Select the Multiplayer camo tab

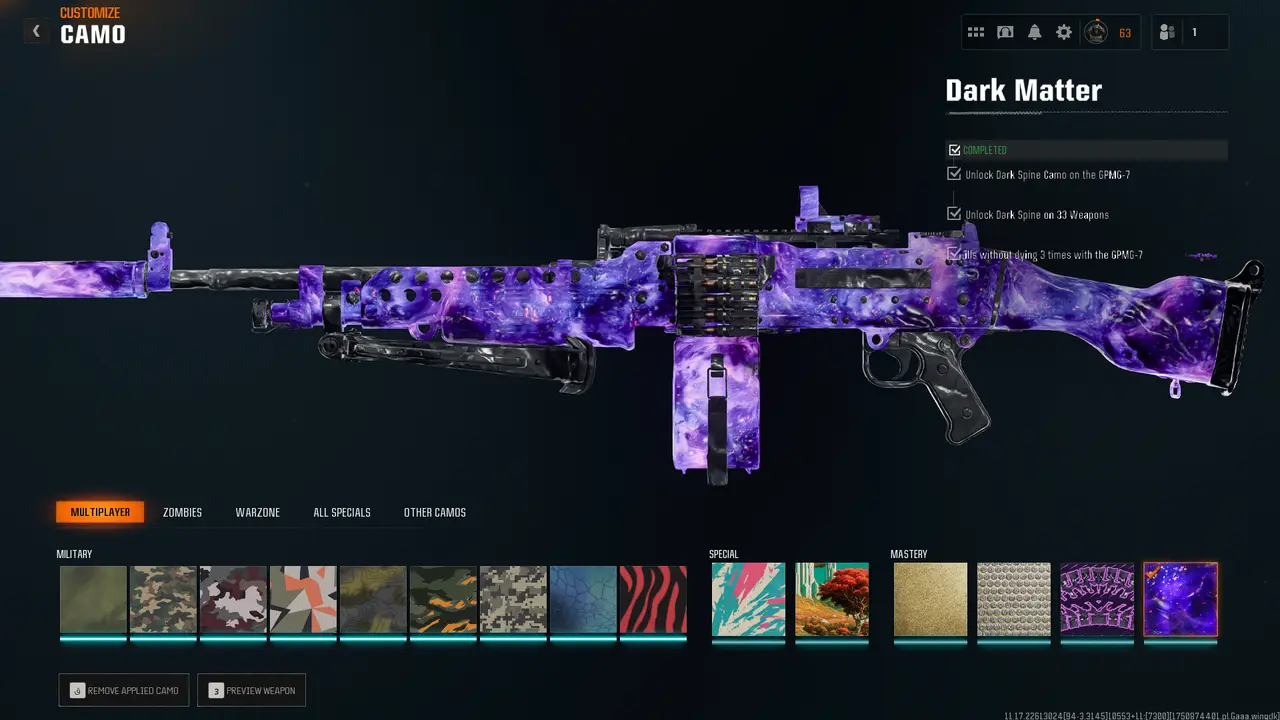coord(100,512)
